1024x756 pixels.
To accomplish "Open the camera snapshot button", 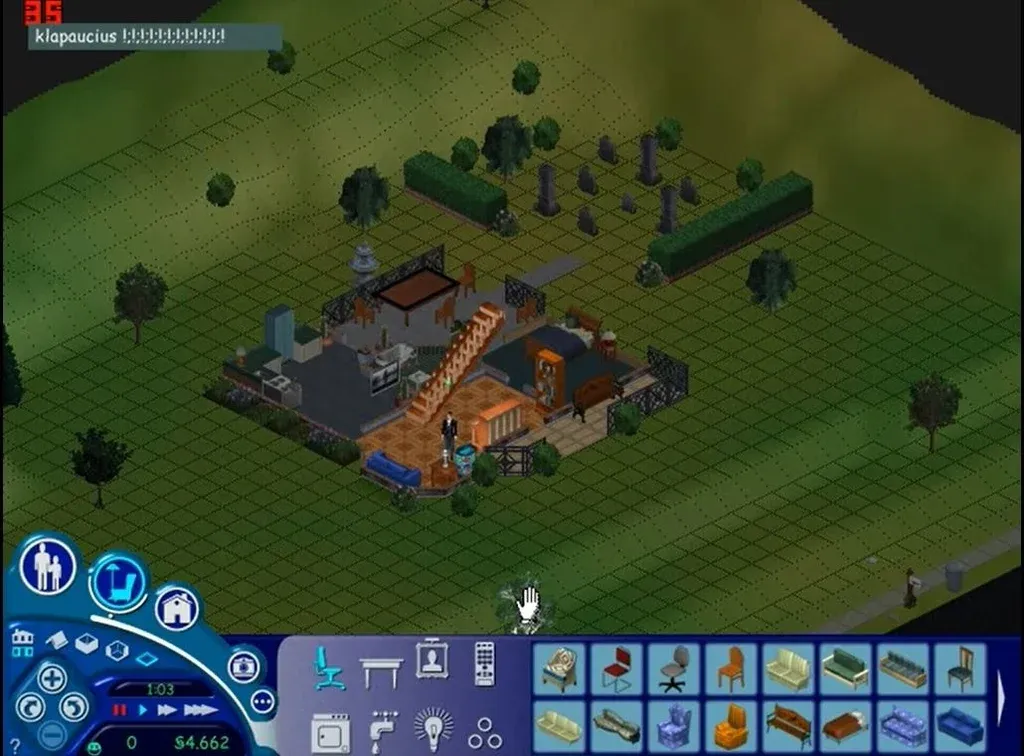I will click(x=244, y=666).
